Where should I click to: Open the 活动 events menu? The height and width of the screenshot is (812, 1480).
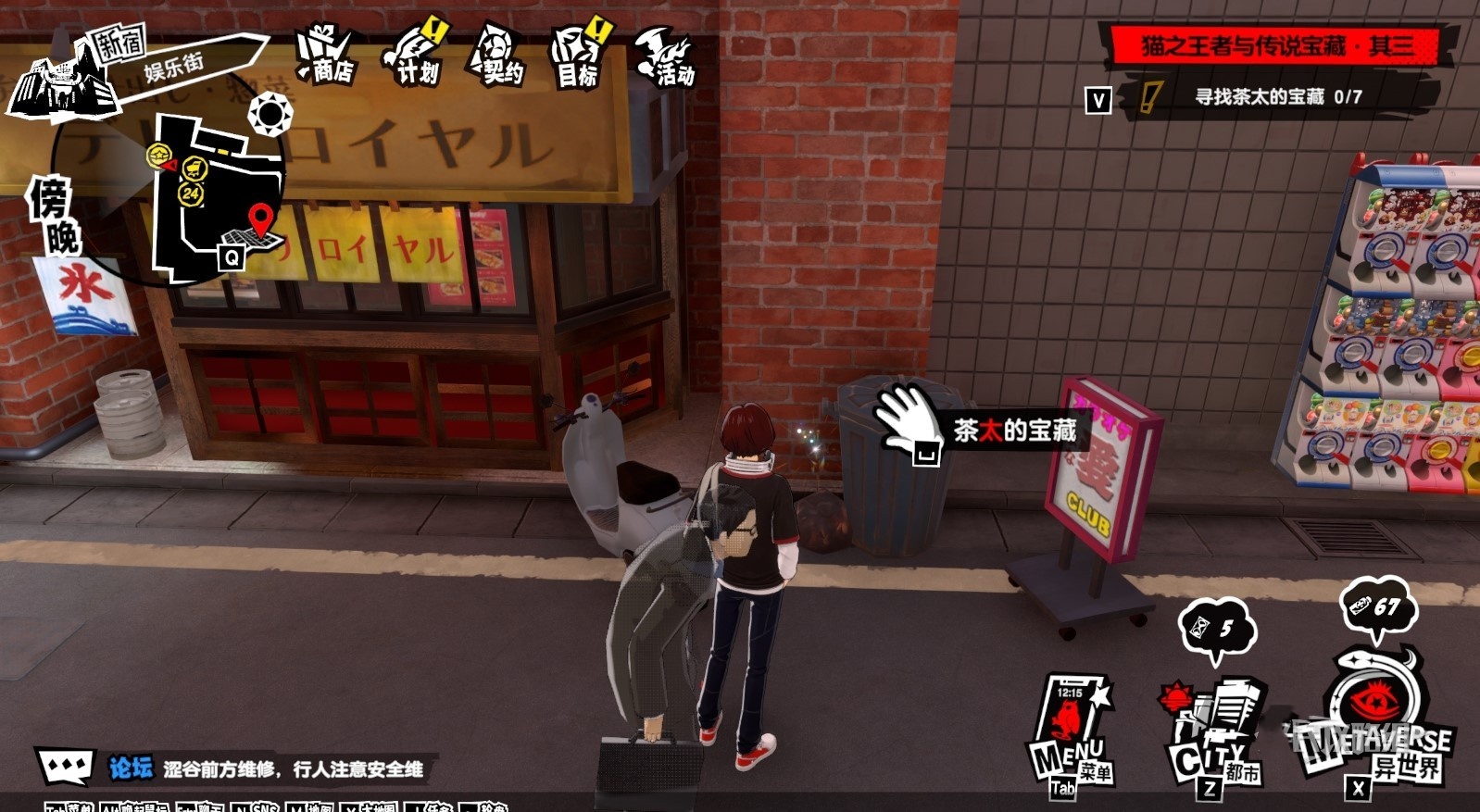tap(666, 57)
